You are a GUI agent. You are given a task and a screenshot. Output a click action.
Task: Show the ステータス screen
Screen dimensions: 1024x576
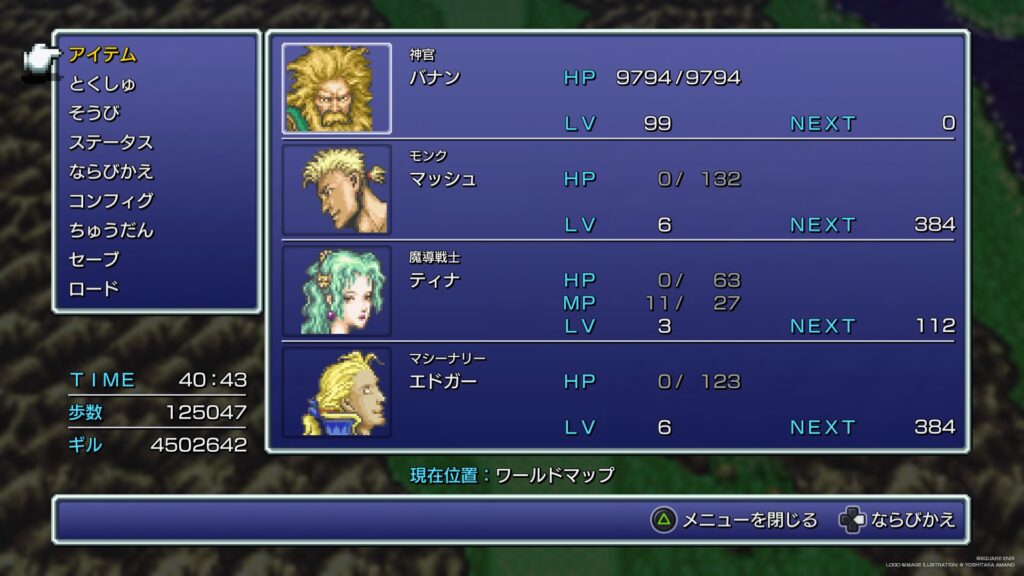[111, 142]
